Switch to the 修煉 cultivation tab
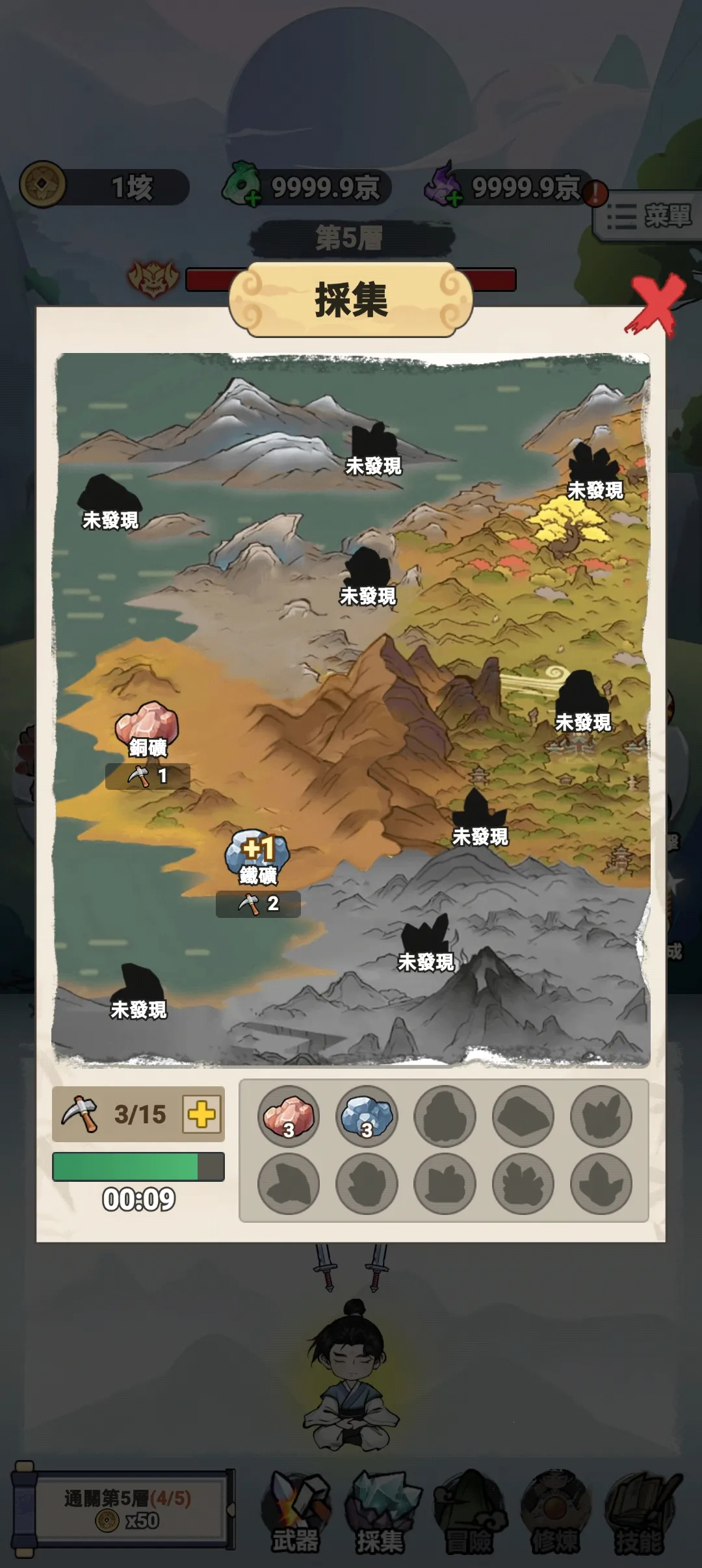 point(554,1512)
